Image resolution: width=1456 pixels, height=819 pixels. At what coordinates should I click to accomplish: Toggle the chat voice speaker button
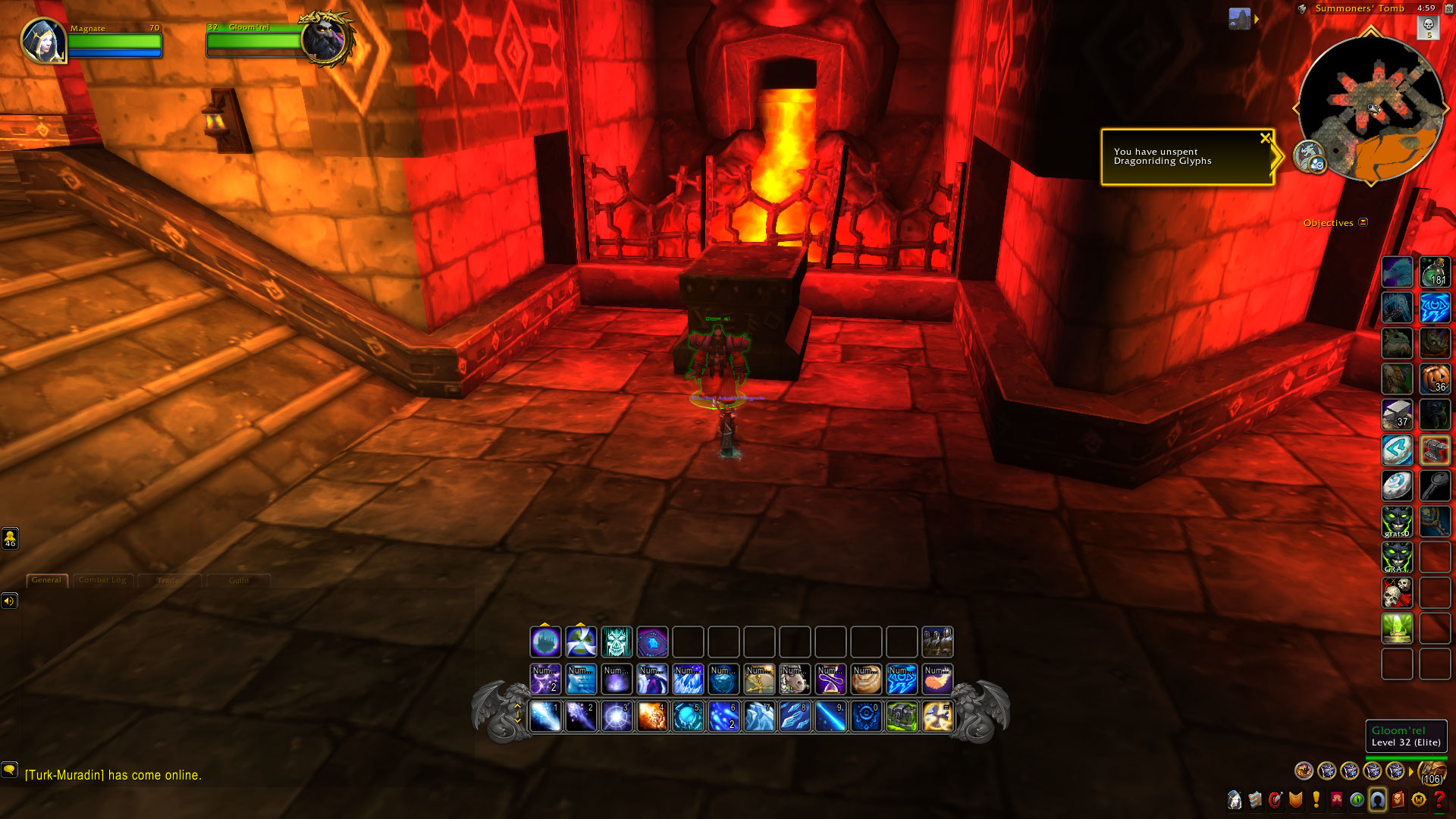pos(9,601)
